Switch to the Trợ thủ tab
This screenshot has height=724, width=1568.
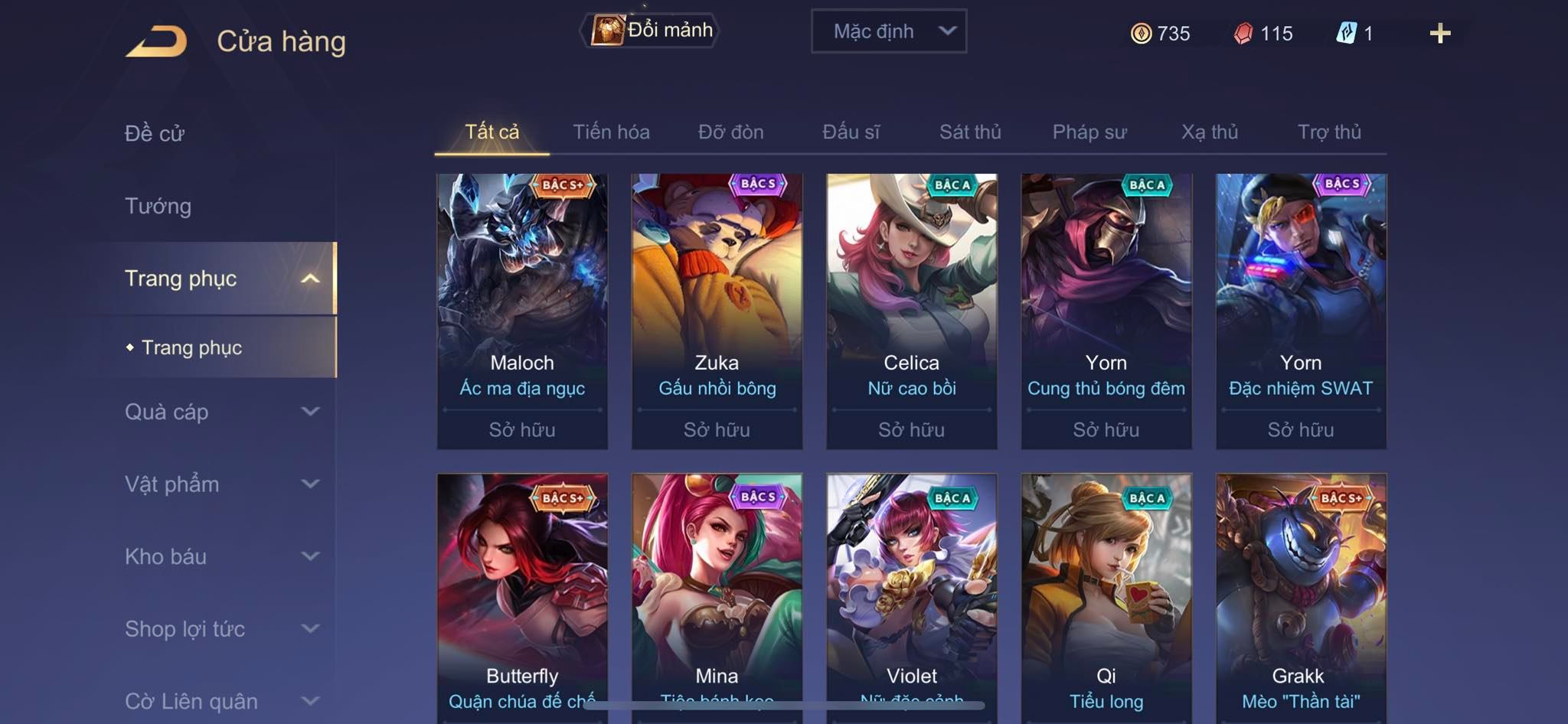tap(1329, 132)
